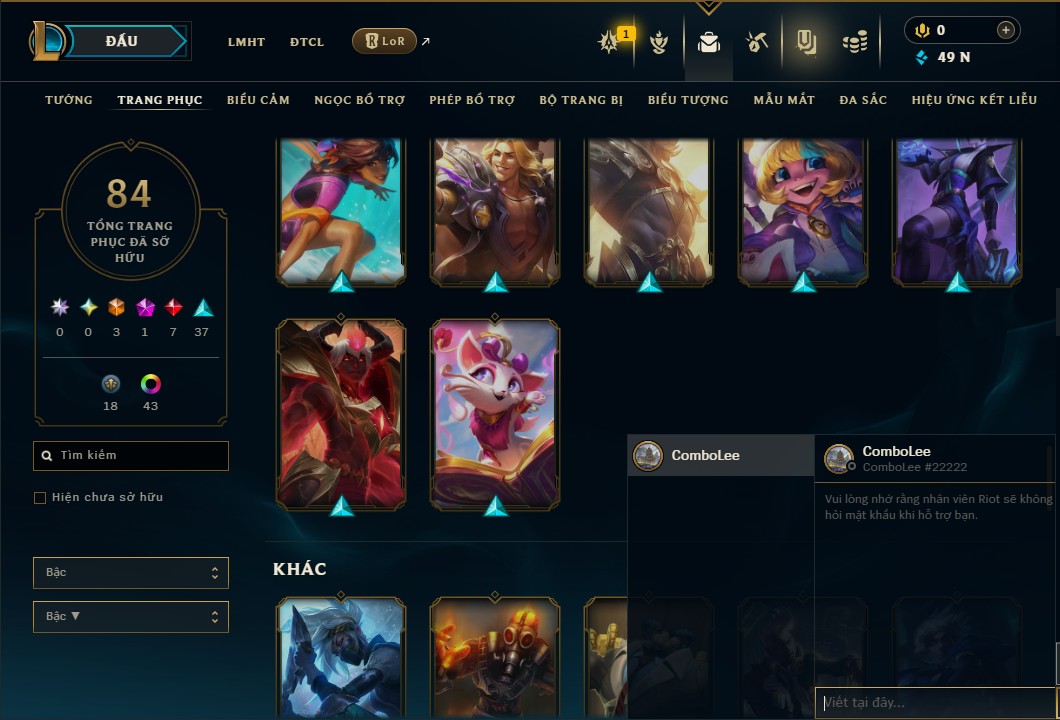Viewport: 1060px width, 720px height.
Task: Show the BỘ TRANG BỊ tab
Action: (x=581, y=100)
